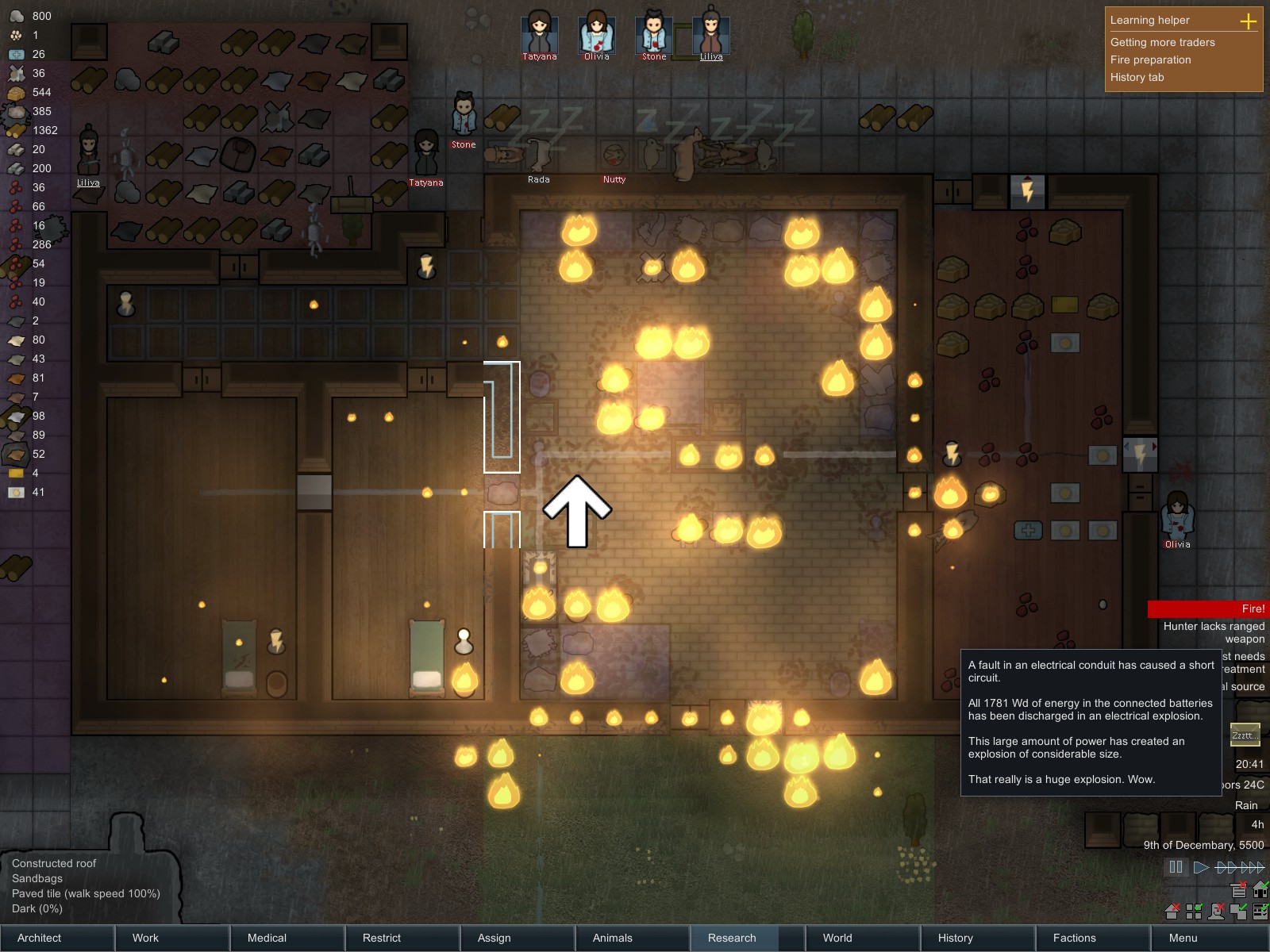This screenshot has width=1270, height=952.
Task: Expand the Learning helper with the plus icon
Action: [x=1249, y=21]
